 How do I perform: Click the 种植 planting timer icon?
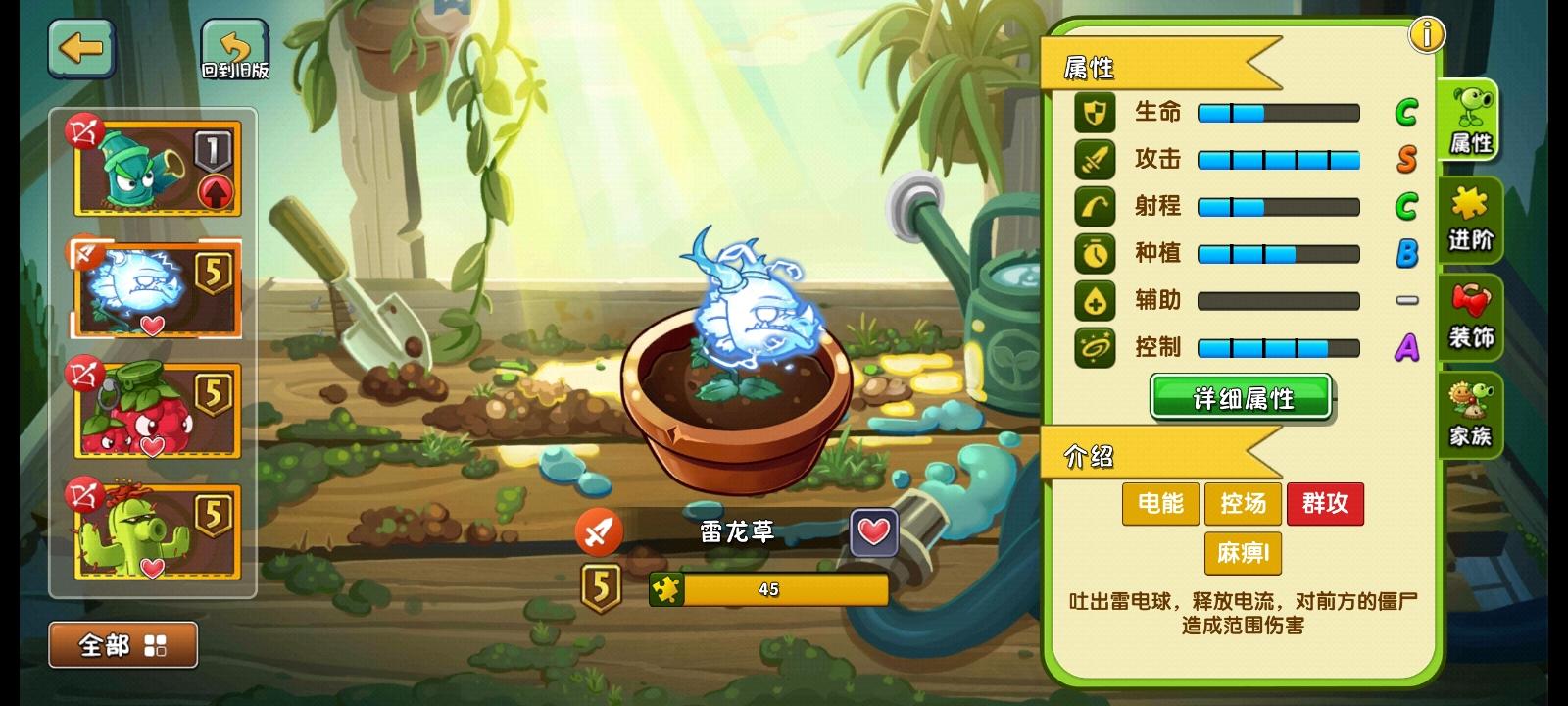tap(1095, 254)
